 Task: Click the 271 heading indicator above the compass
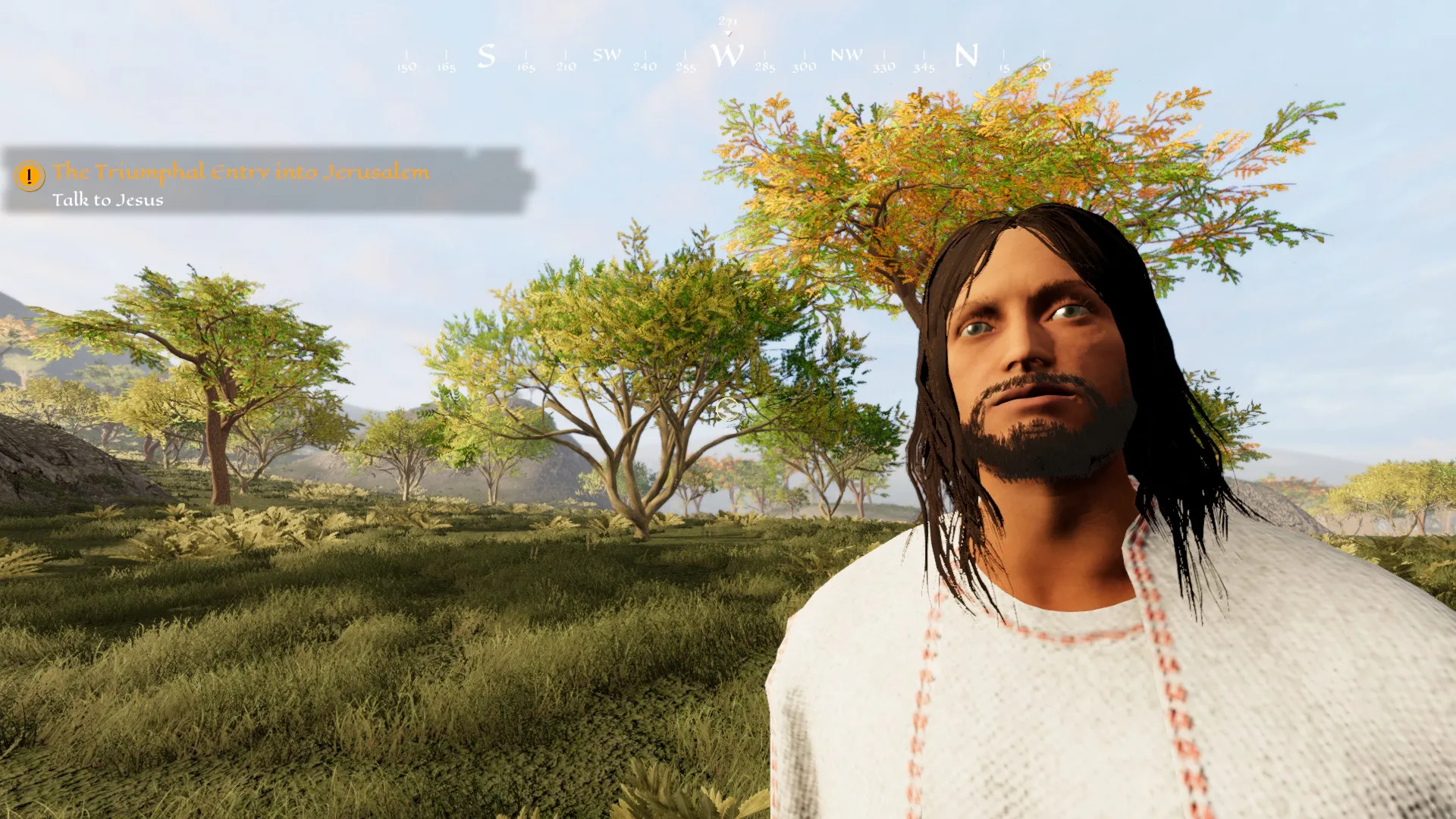point(727,20)
